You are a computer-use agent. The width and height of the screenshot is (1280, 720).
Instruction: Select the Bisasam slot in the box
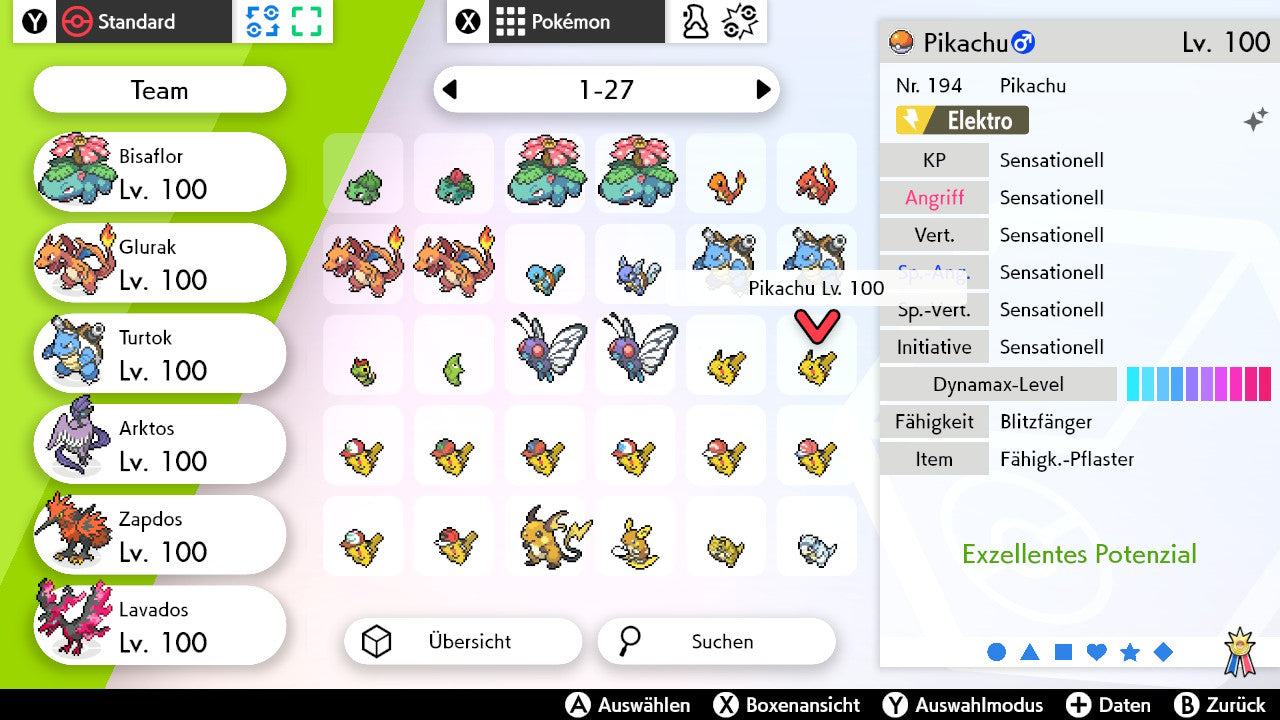point(363,174)
